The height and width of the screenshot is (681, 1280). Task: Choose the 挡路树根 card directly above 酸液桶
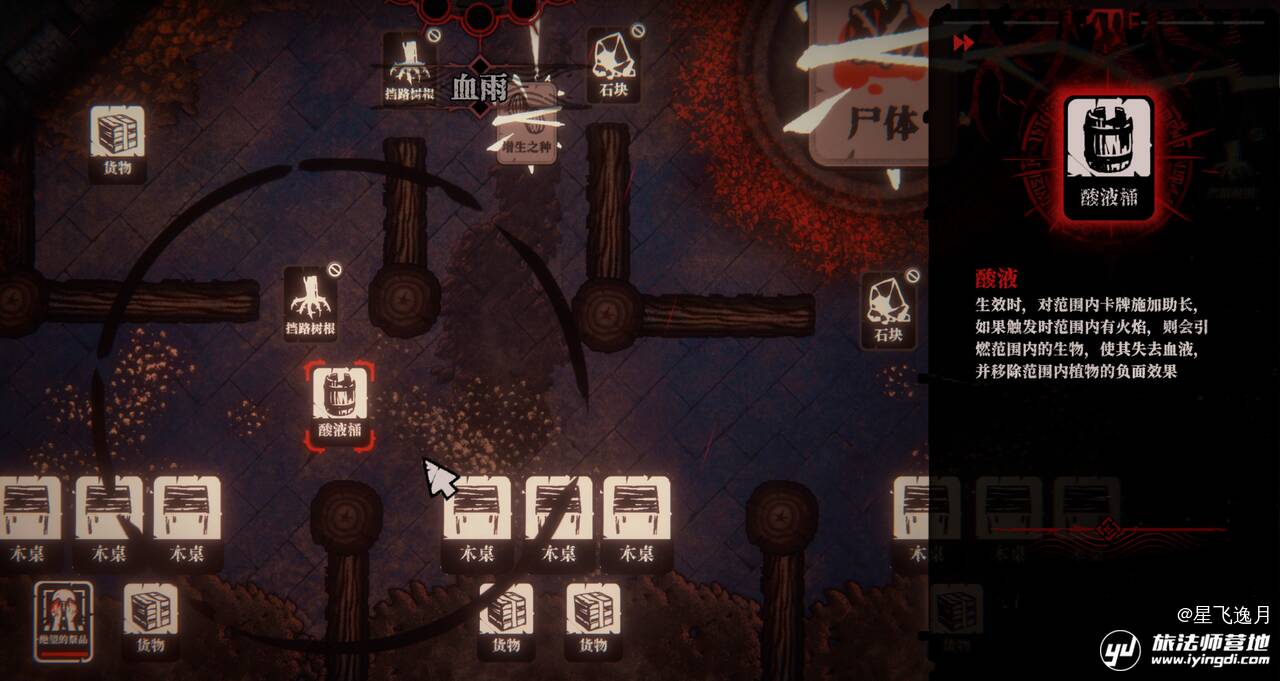309,304
